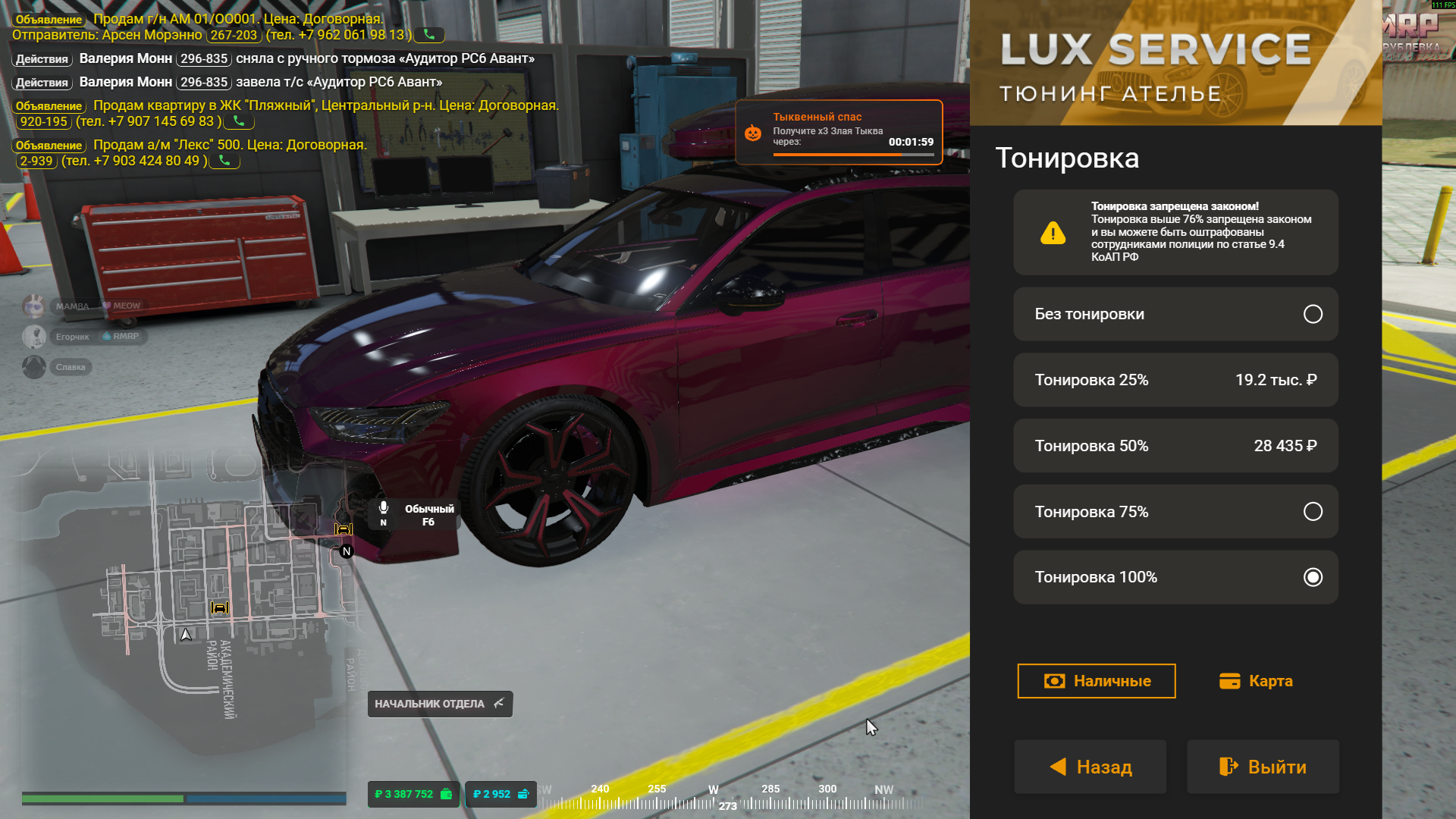The image size is (1456, 819).
Task: Select Тонировка 75% tint level
Action: pos(1175,512)
